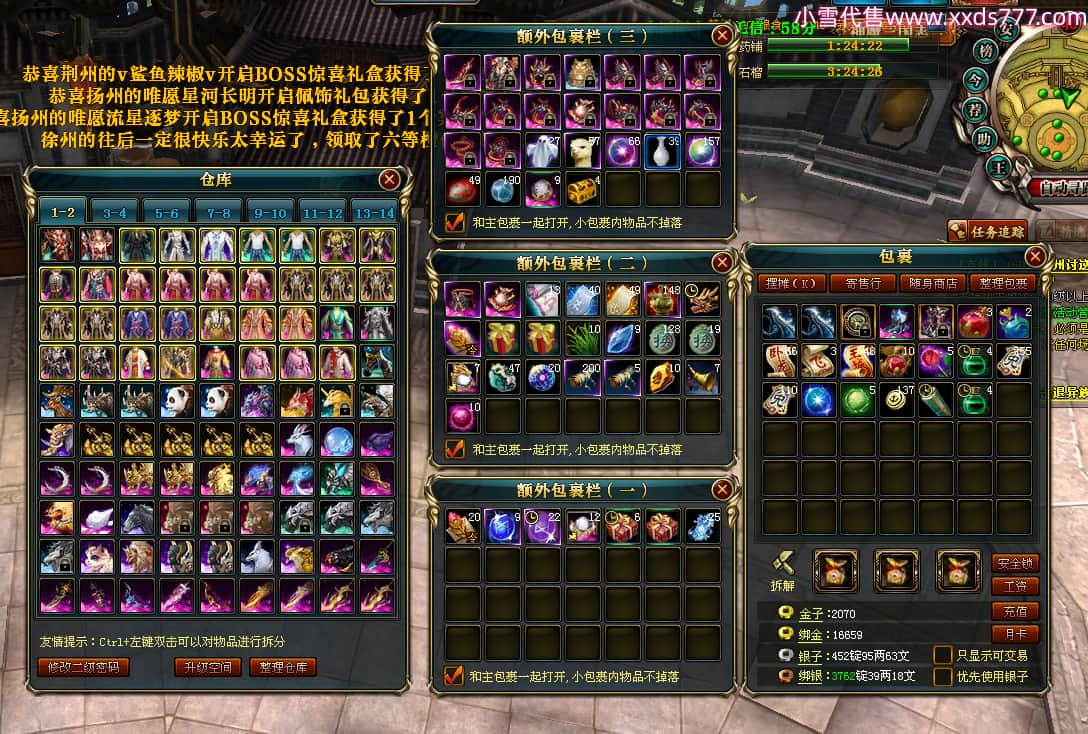Tick the 优先使用银子 checkbox
This screenshot has width=1088, height=734.
tap(942, 677)
